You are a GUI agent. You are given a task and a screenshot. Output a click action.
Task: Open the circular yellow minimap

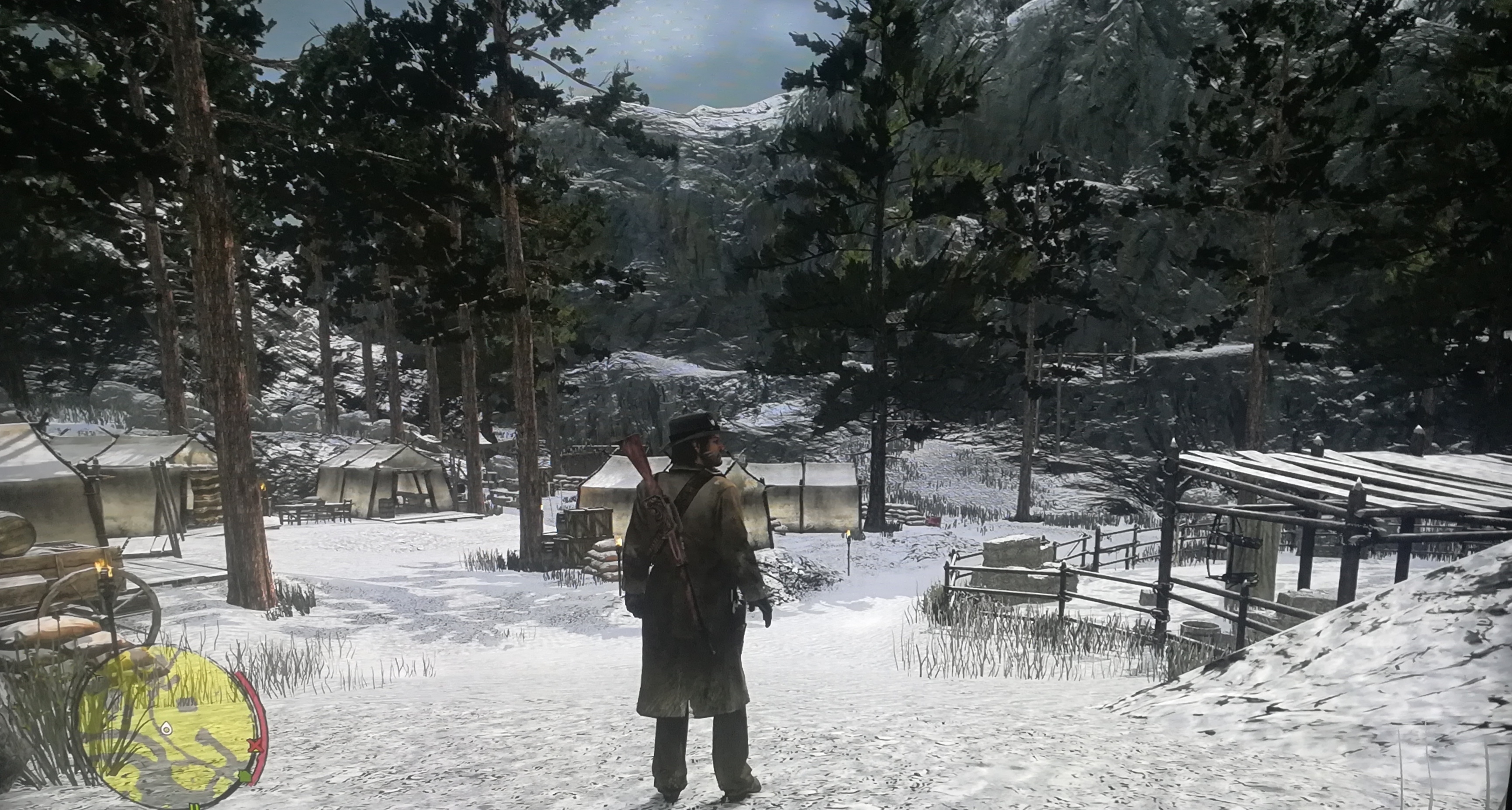(x=167, y=726)
